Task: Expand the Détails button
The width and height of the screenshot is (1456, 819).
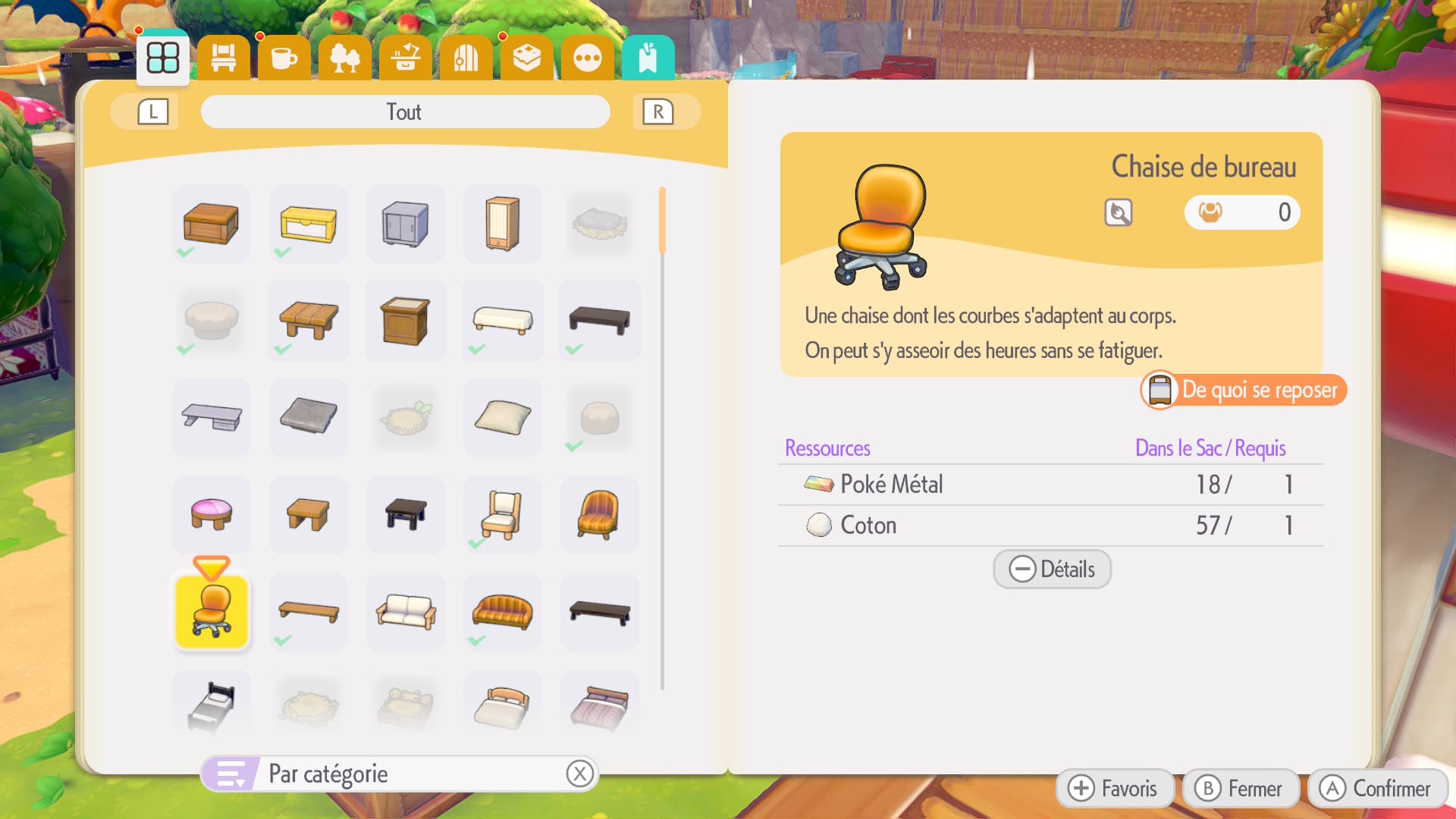Action: 1052,569
